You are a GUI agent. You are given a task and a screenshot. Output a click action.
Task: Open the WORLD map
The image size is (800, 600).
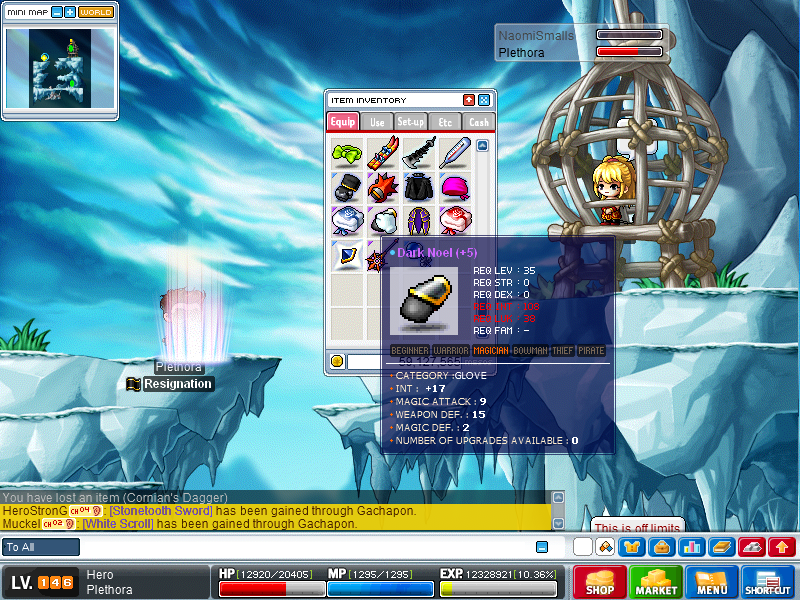click(96, 12)
